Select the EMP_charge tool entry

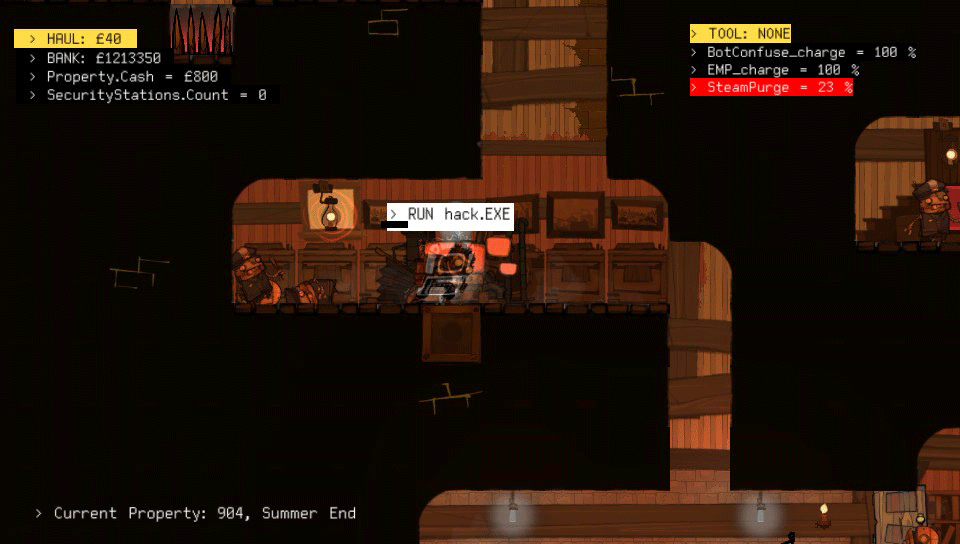click(775, 70)
